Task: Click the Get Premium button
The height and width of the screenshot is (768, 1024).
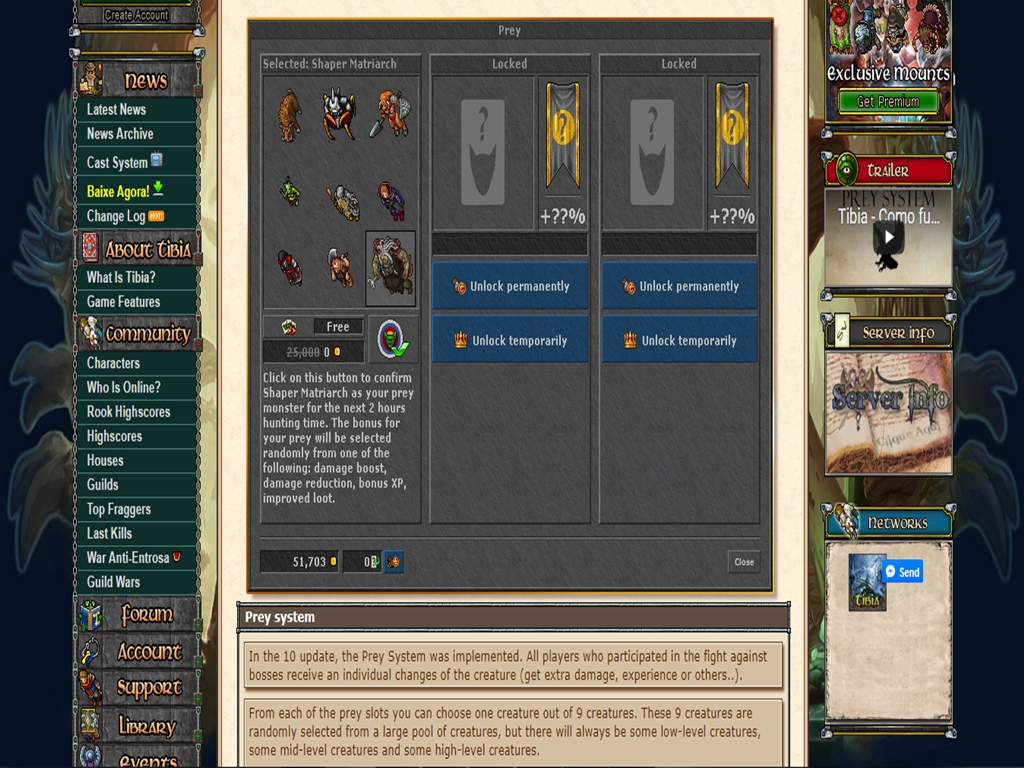Action: pyautogui.click(x=888, y=101)
